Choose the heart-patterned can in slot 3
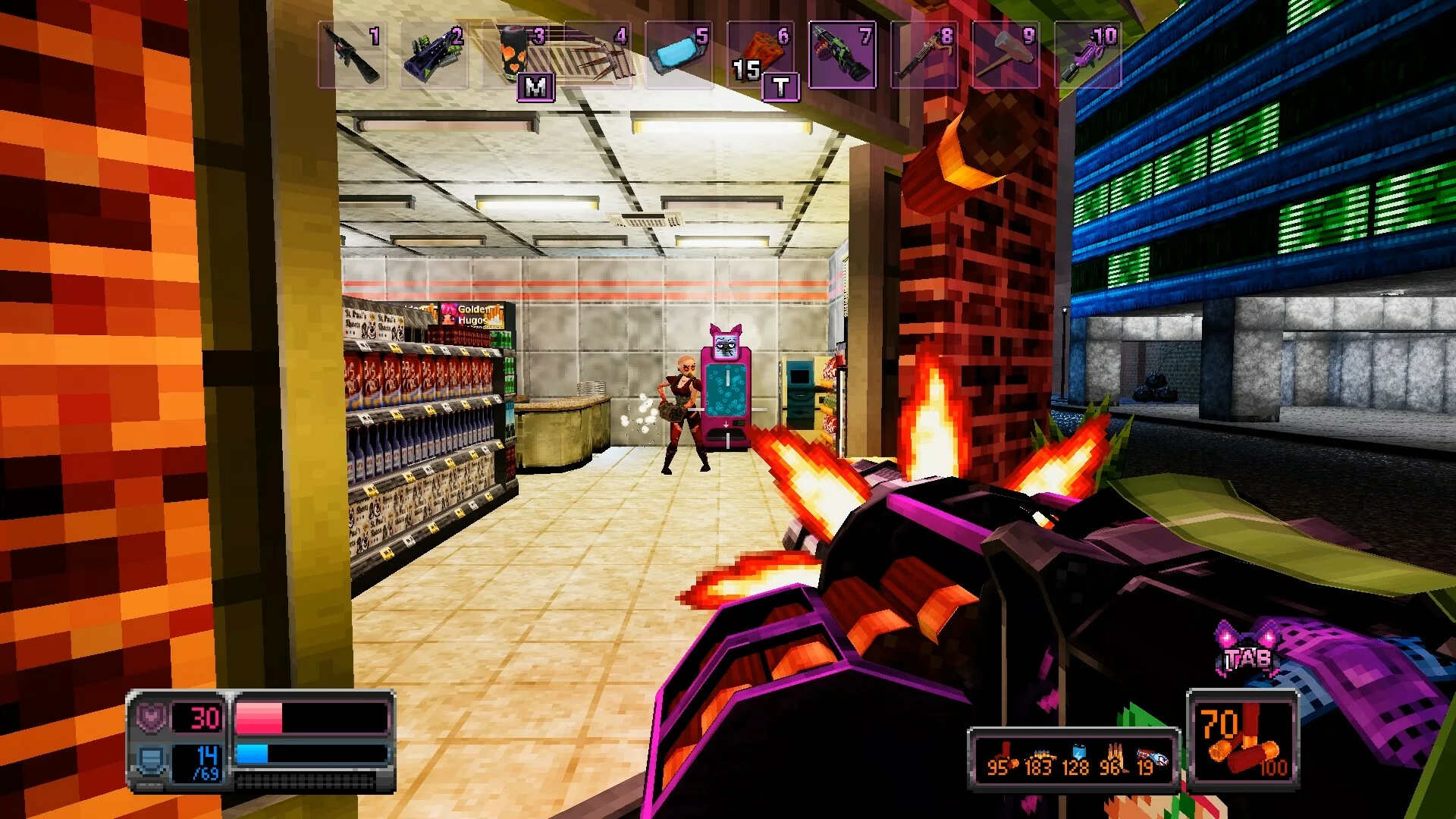Screen dimensions: 1456x819 [516, 55]
